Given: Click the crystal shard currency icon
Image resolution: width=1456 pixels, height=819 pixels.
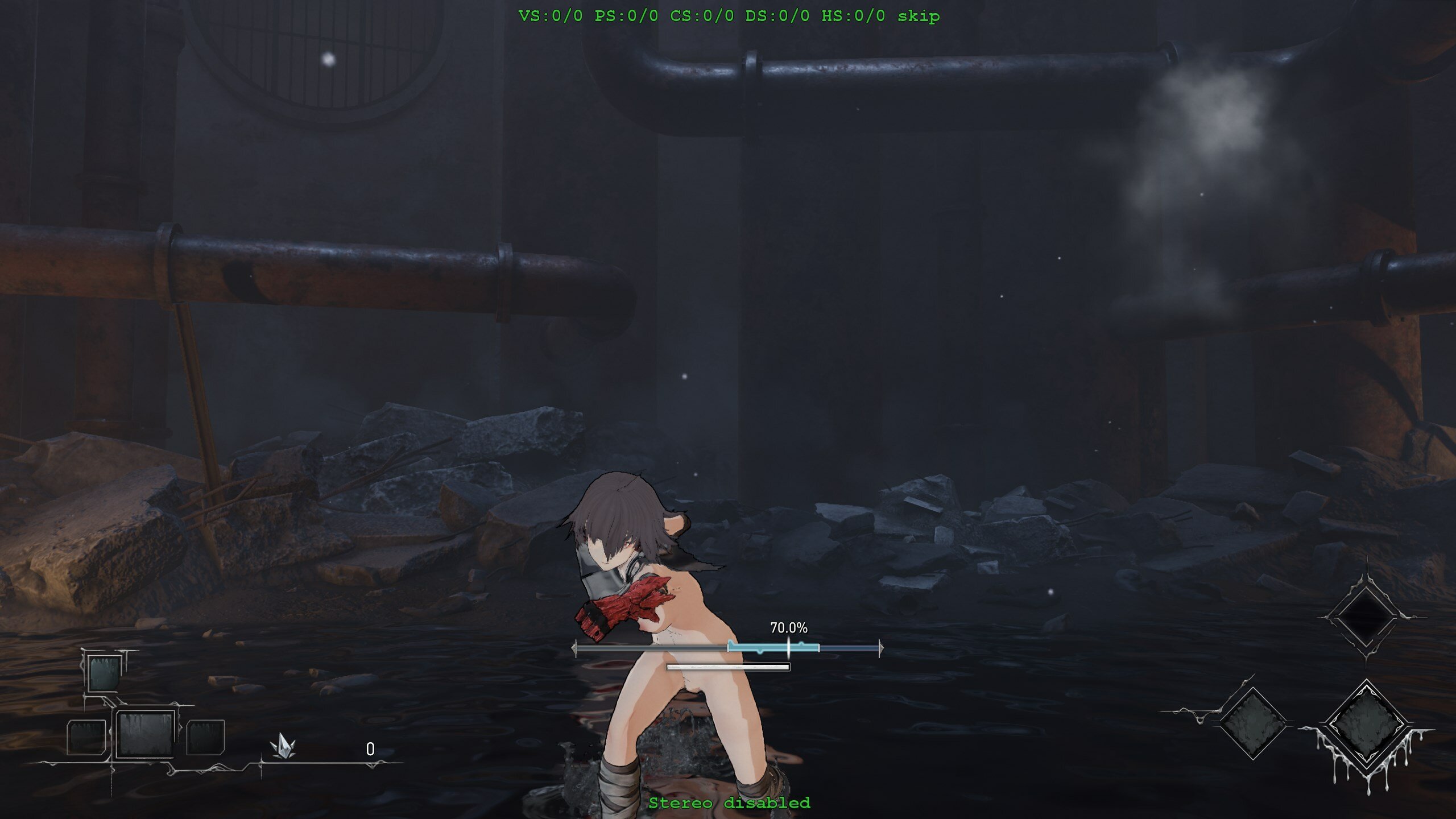Looking at the screenshot, I should 283,746.
